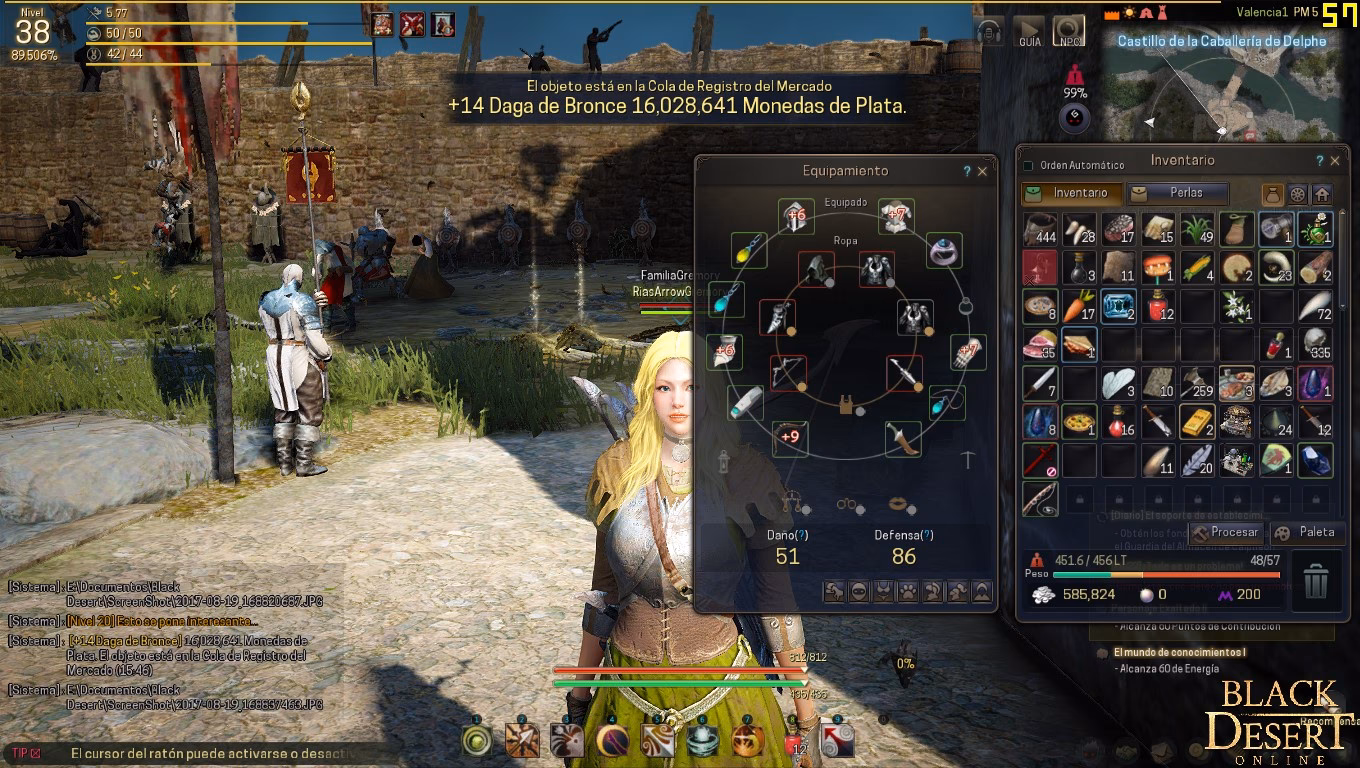Select the carrot stack in inventory

(1080, 305)
